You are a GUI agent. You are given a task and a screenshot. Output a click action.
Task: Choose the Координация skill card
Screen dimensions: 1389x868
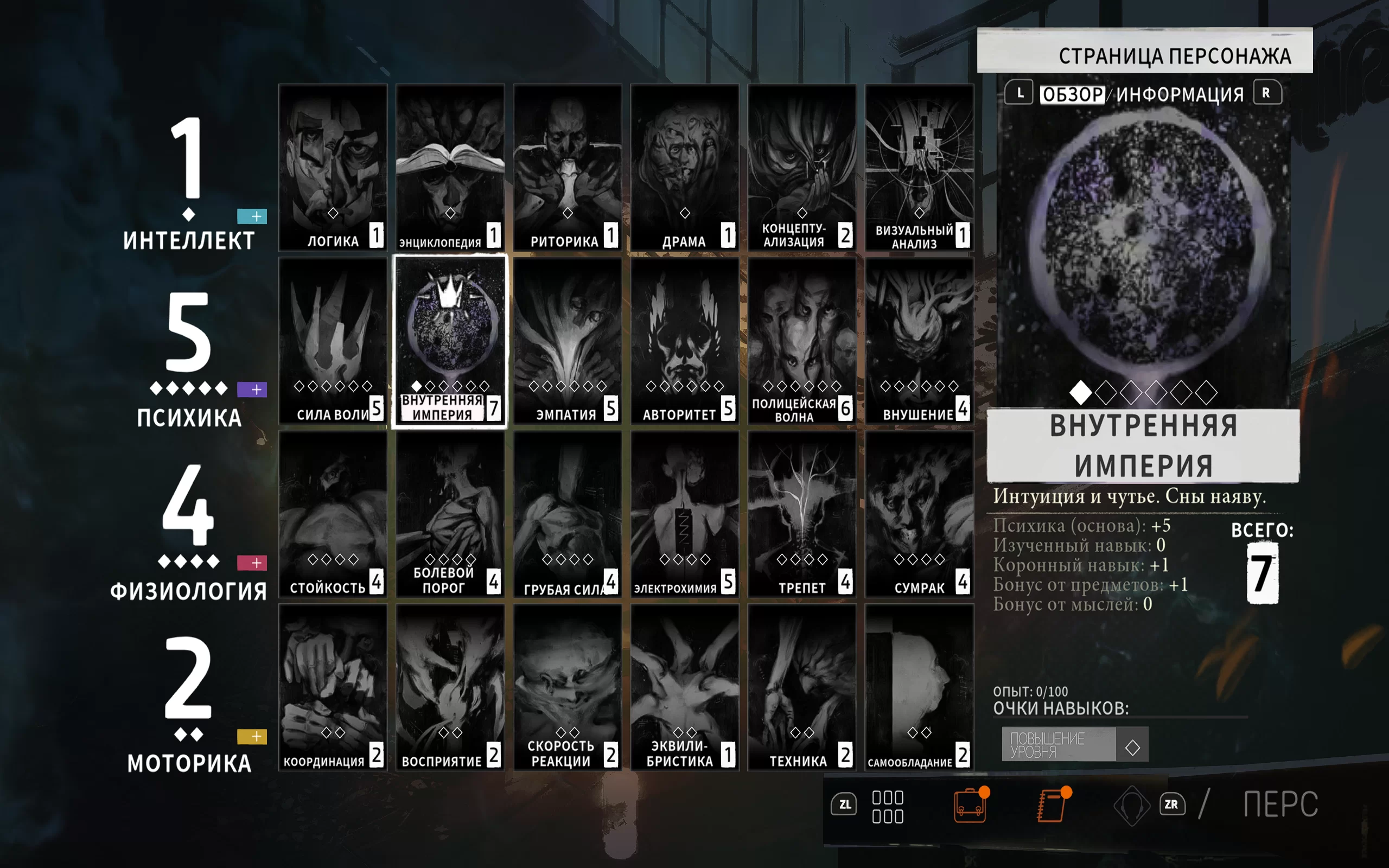click(333, 688)
